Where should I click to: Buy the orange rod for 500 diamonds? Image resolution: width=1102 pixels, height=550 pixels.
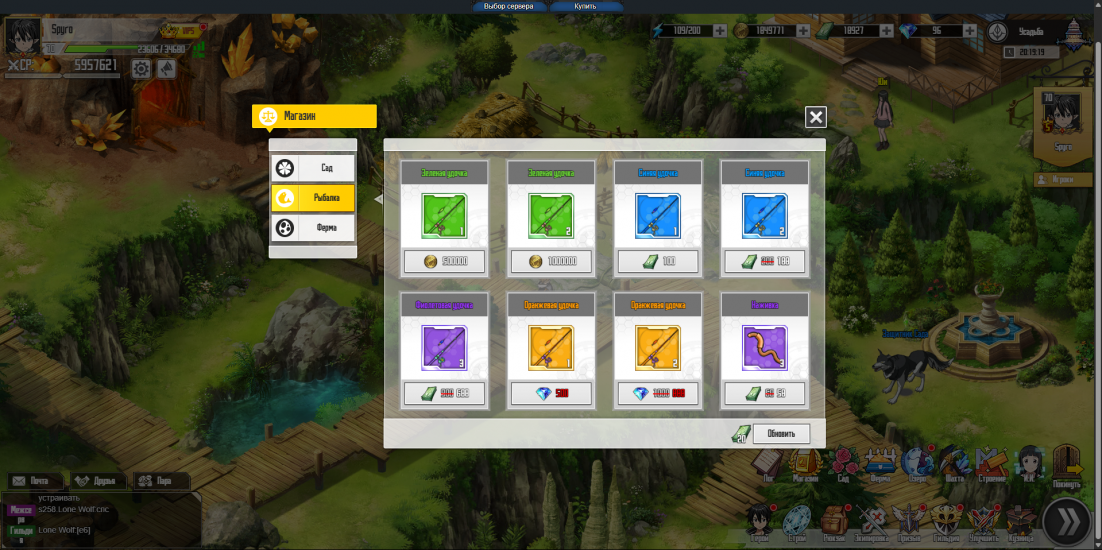(x=551, y=393)
